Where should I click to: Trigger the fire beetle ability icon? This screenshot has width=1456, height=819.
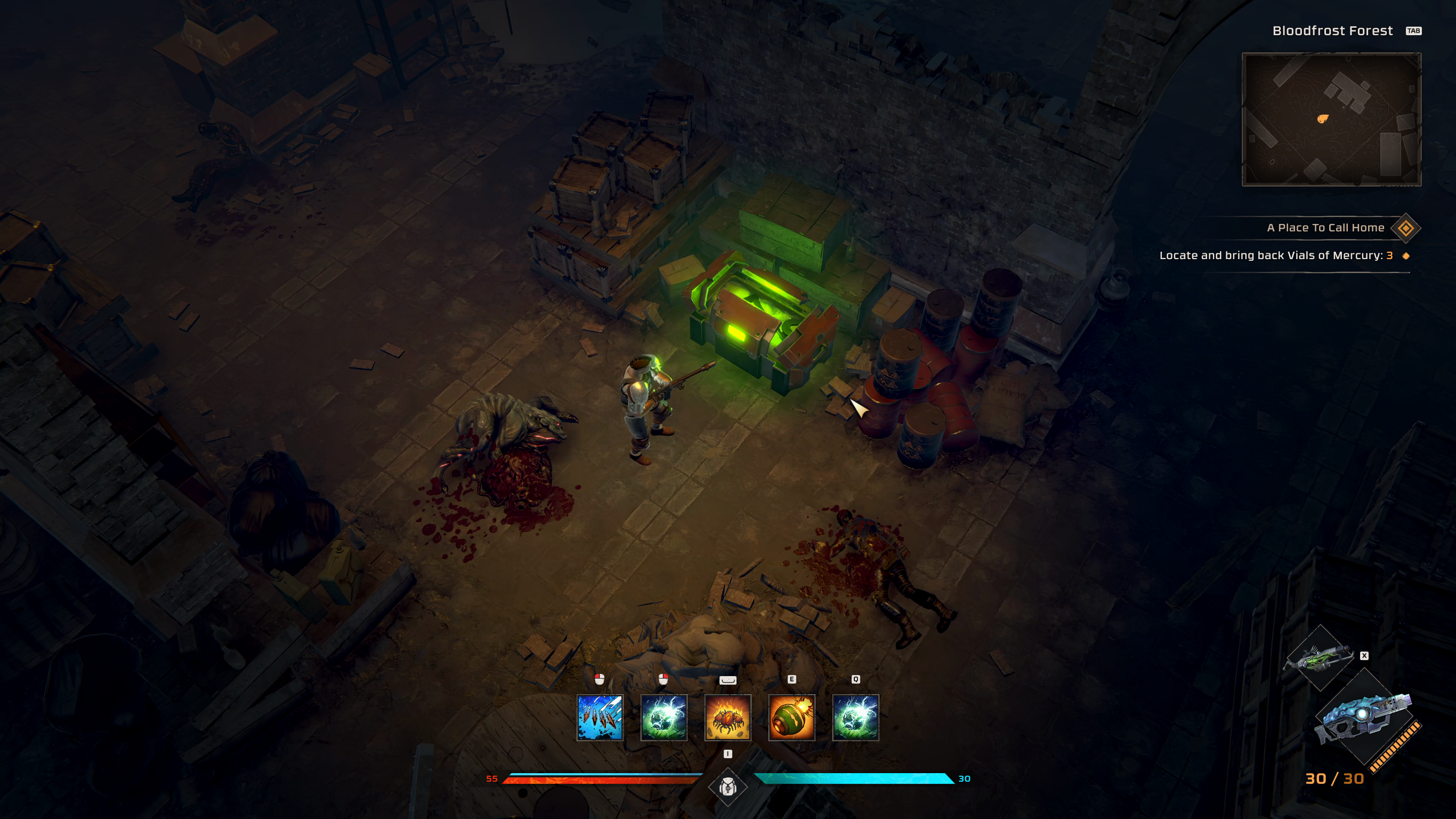click(x=728, y=718)
